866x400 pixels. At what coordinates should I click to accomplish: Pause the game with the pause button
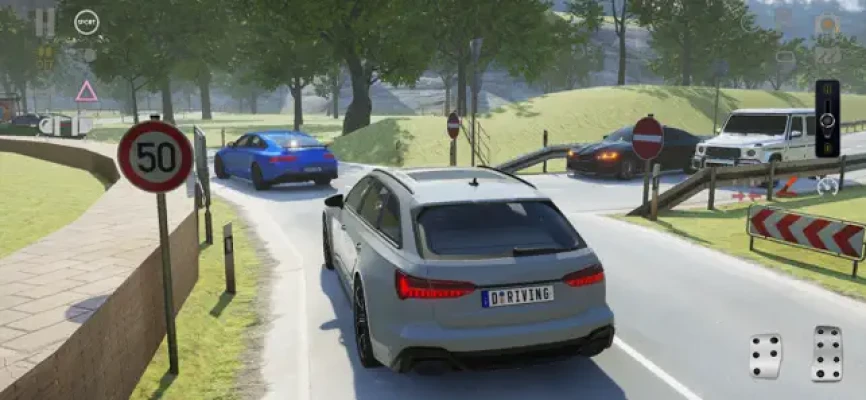45,21
